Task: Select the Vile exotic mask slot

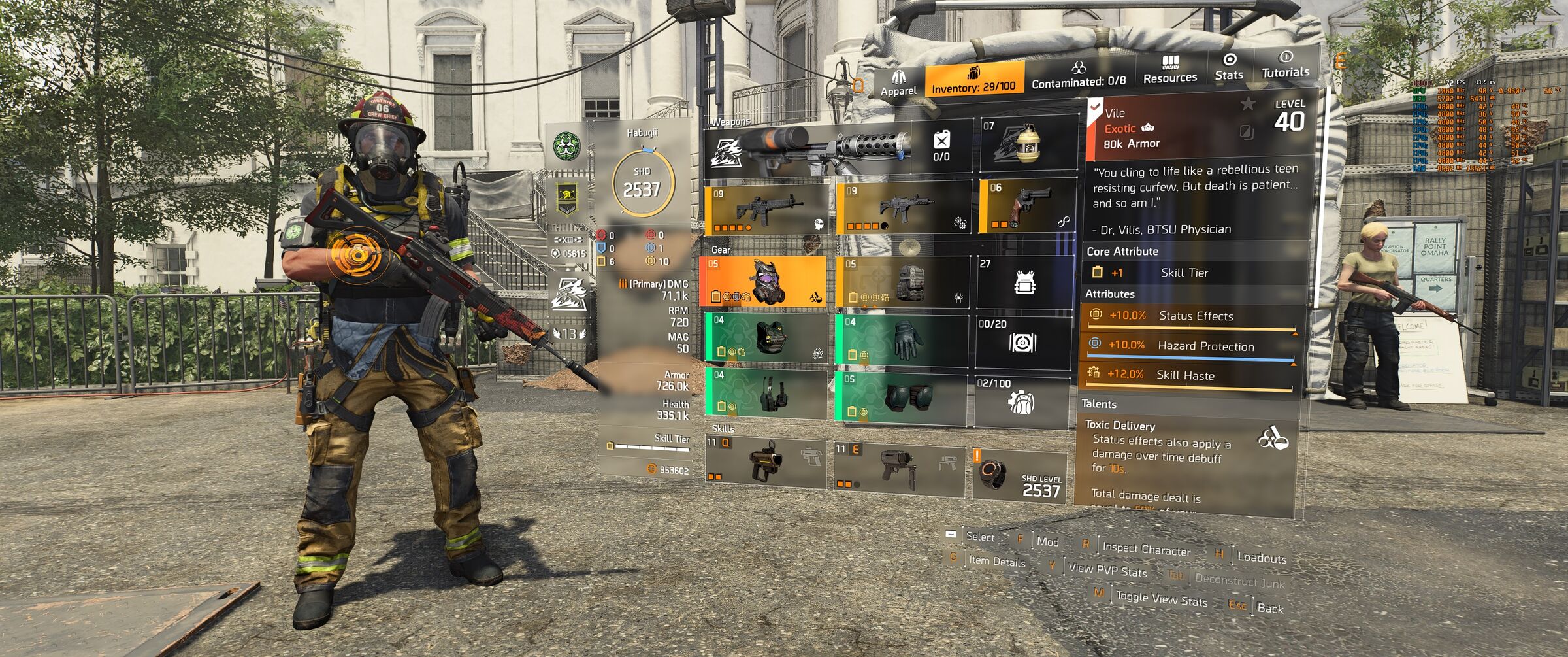Action: pyautogui.click(x=763, y=281)
